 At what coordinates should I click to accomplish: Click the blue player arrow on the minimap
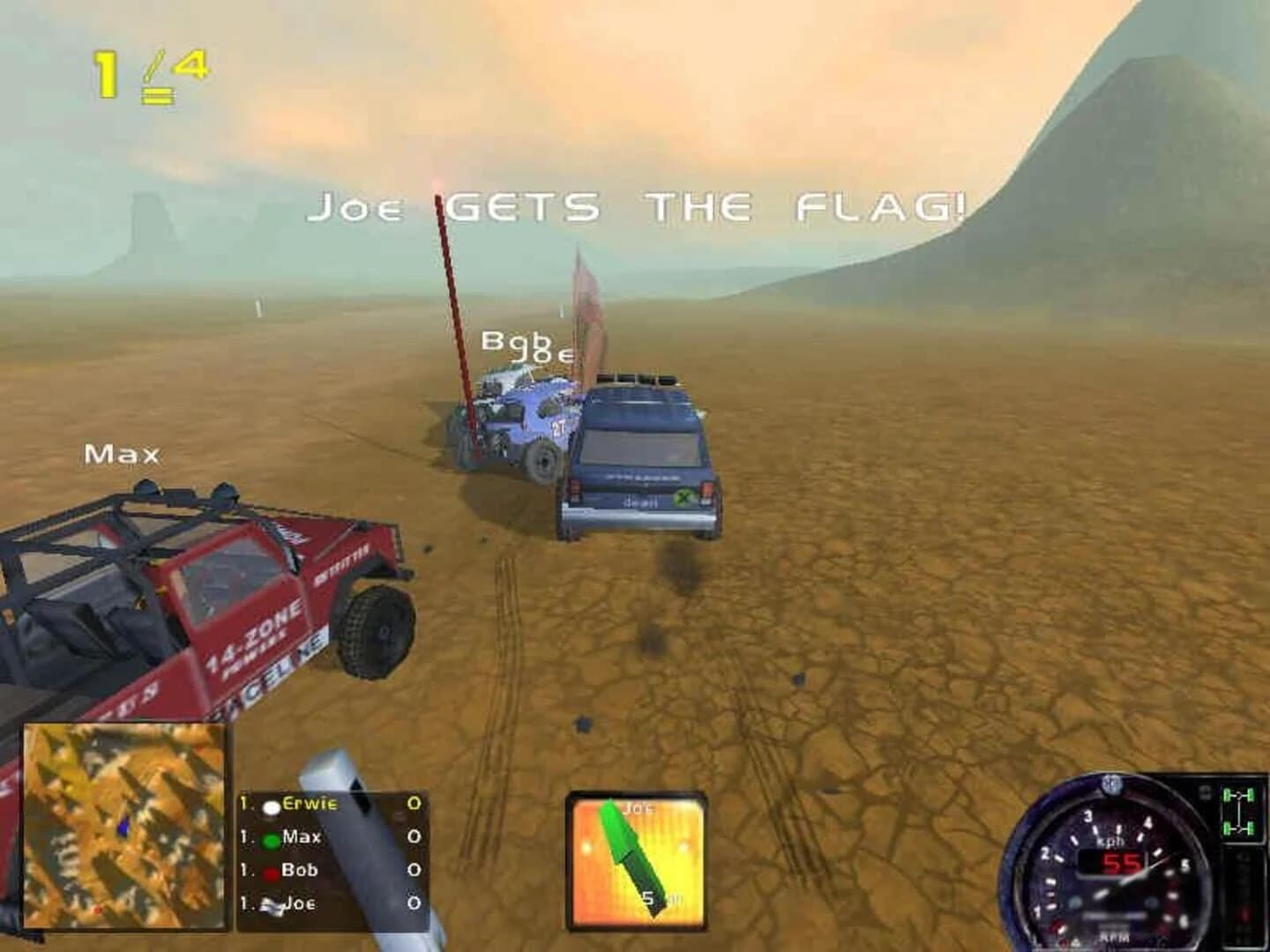click(123, 824)
